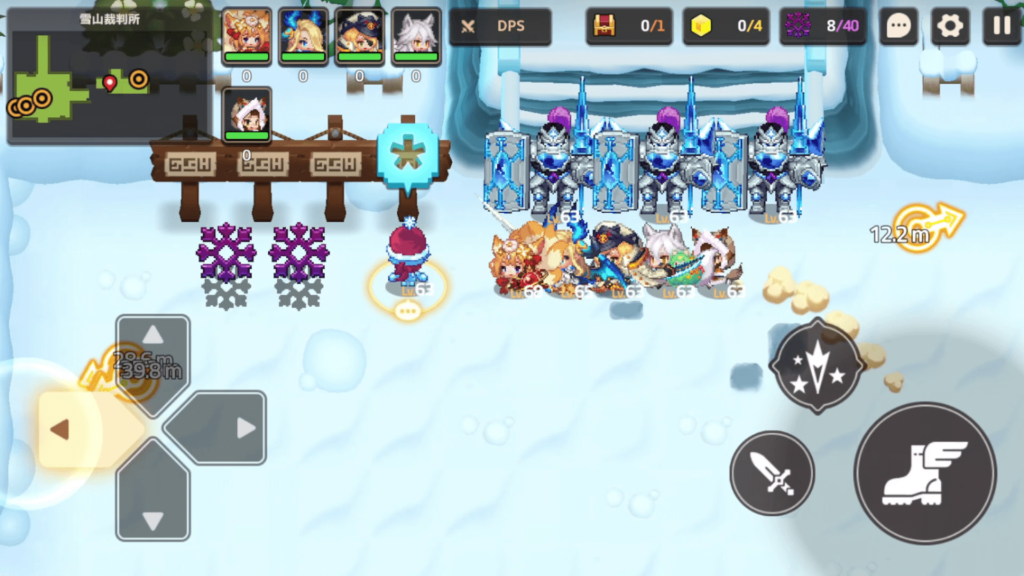This screenshot has width=1024, height=576.
Task: Attack with the sword button
Action: 771,473
